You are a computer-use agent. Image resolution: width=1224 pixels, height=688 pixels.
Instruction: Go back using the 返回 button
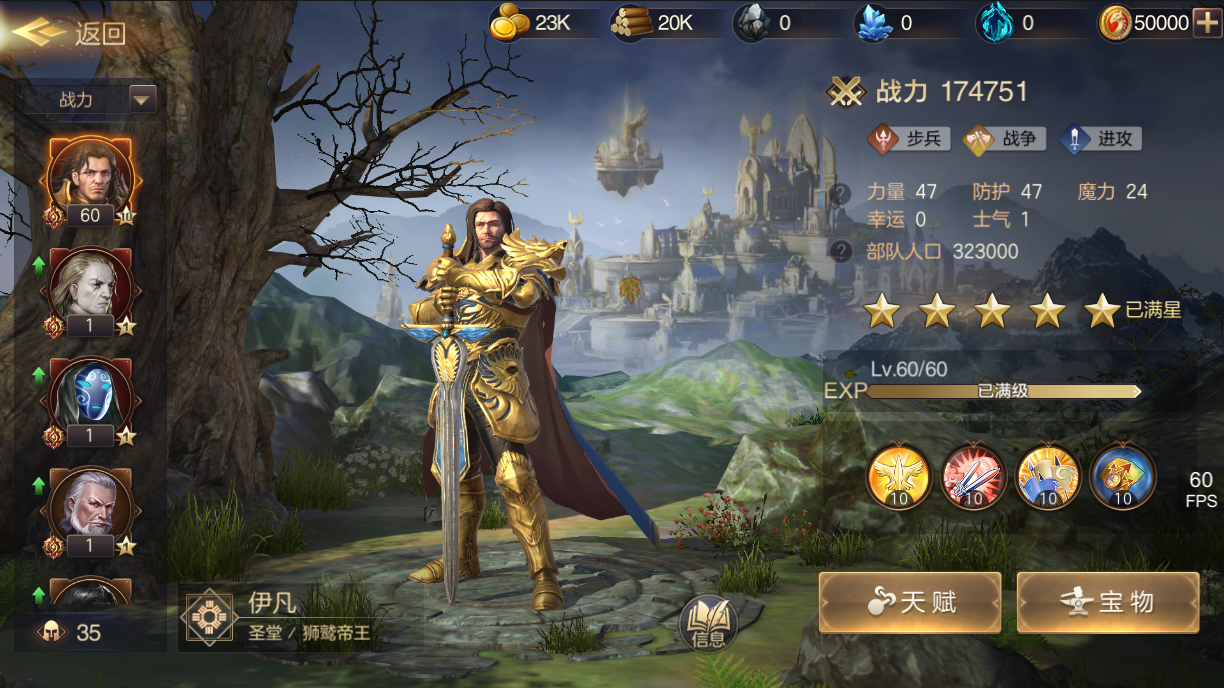[70, 33]
